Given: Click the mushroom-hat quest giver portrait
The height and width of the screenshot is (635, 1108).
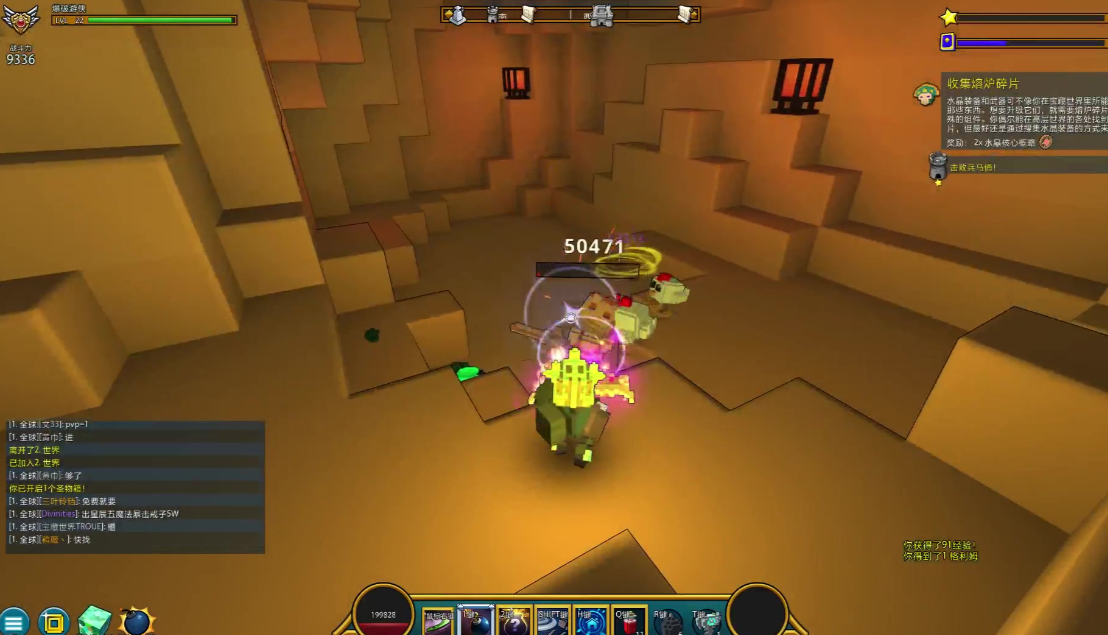Looking at the screenshot, I should click(926, 95).
